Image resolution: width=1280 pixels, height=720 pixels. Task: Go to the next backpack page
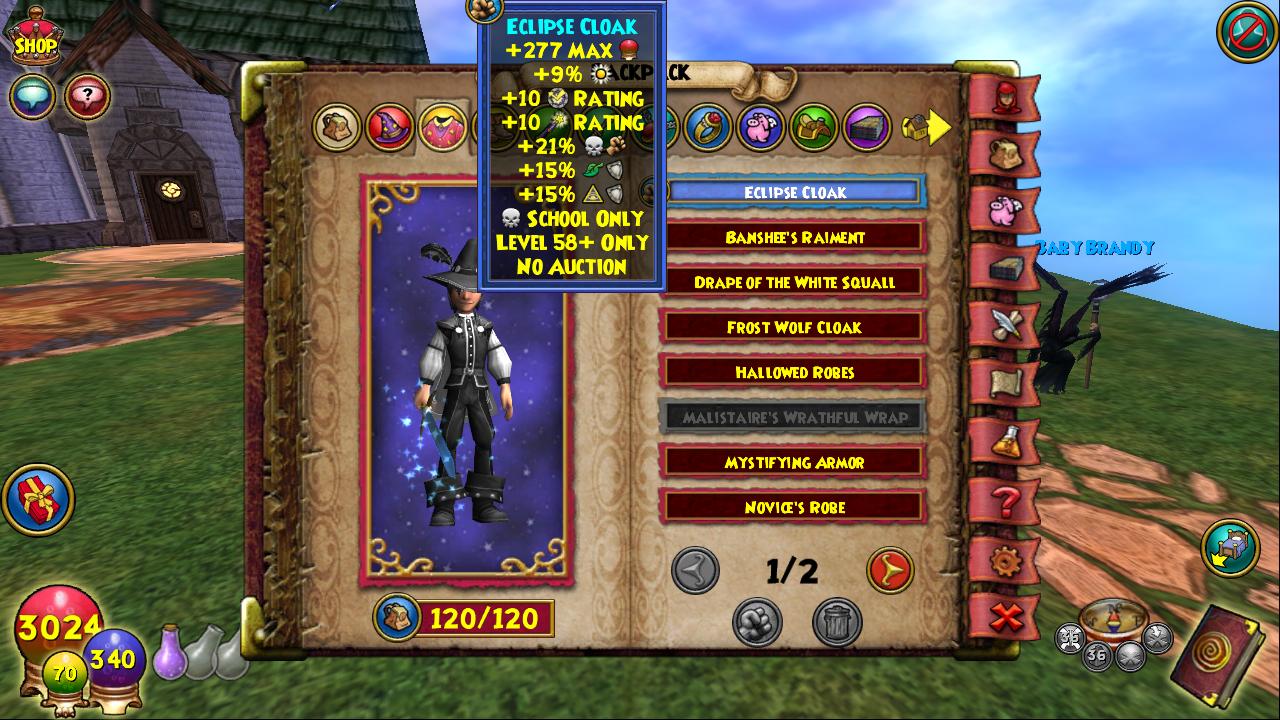click(889, 571)
